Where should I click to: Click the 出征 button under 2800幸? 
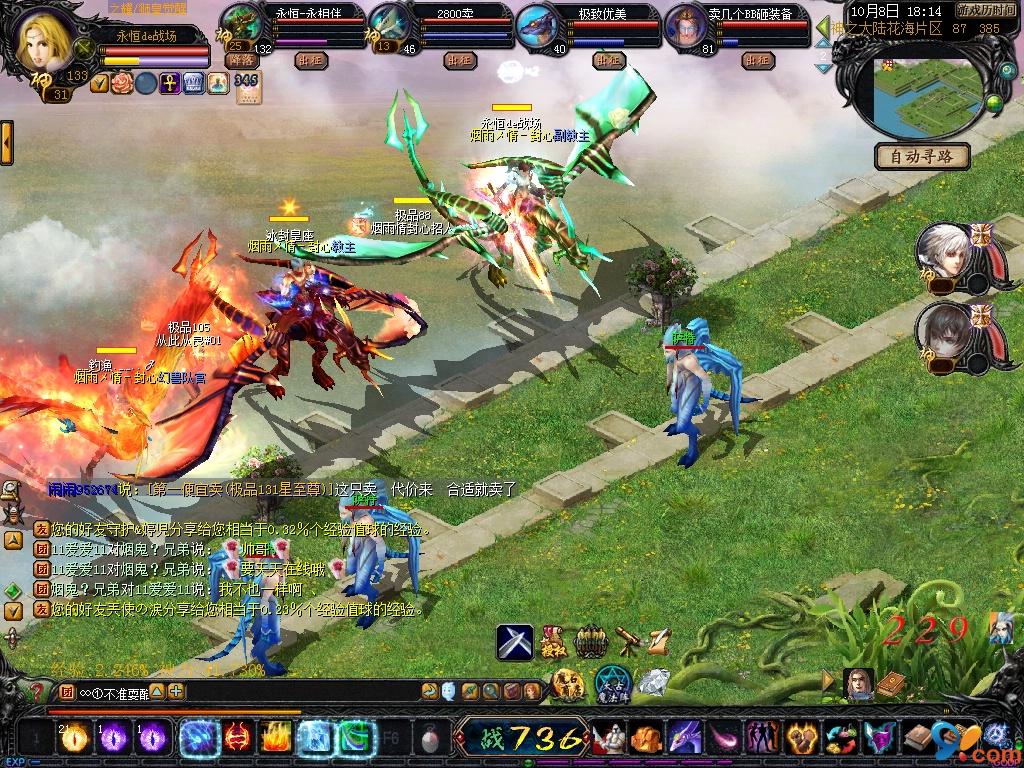coord(459,60)
